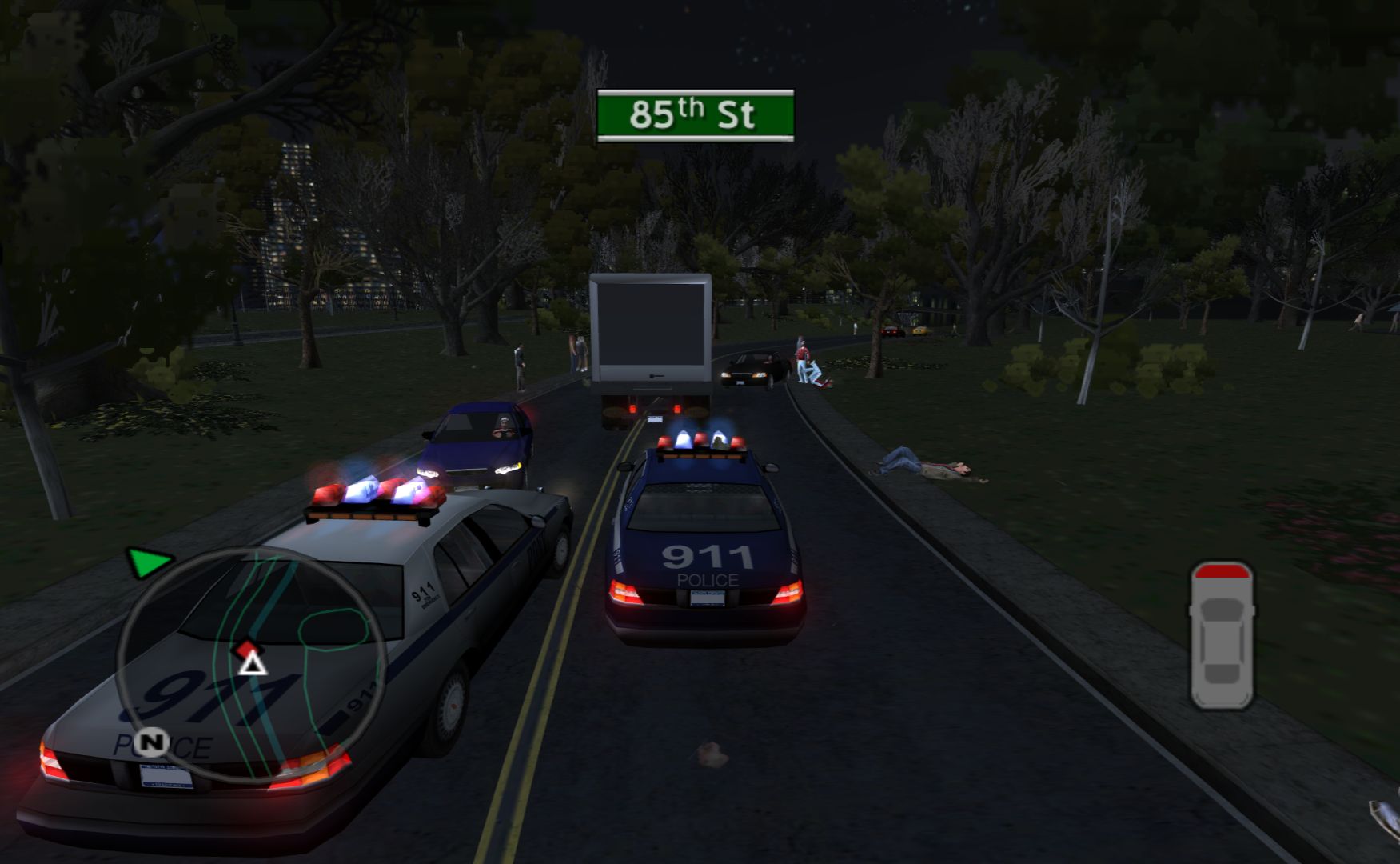Select the player position triangle on minimap
This screenshot has height=864, width=1400.
253,663
